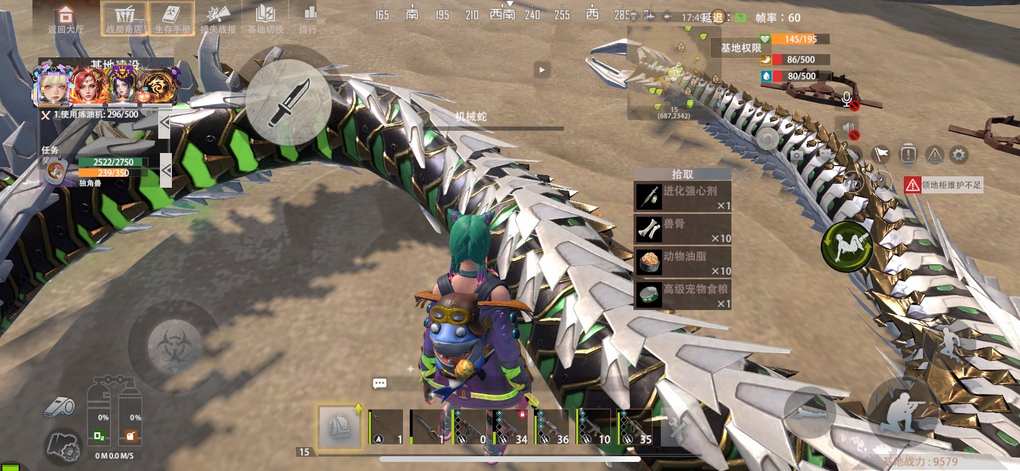This screenshot has width=1020, height=471.
Task: Open the chat speech bubble
Action: 380,383
